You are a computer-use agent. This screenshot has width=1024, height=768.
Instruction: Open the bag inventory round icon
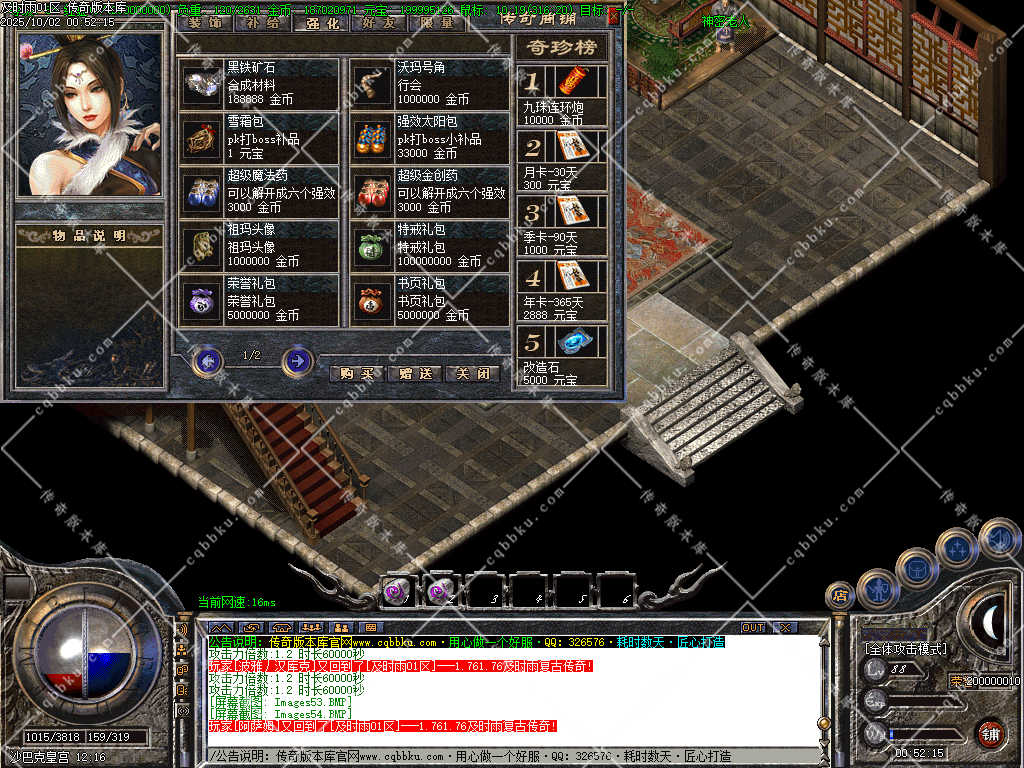[x=915, y=567]
